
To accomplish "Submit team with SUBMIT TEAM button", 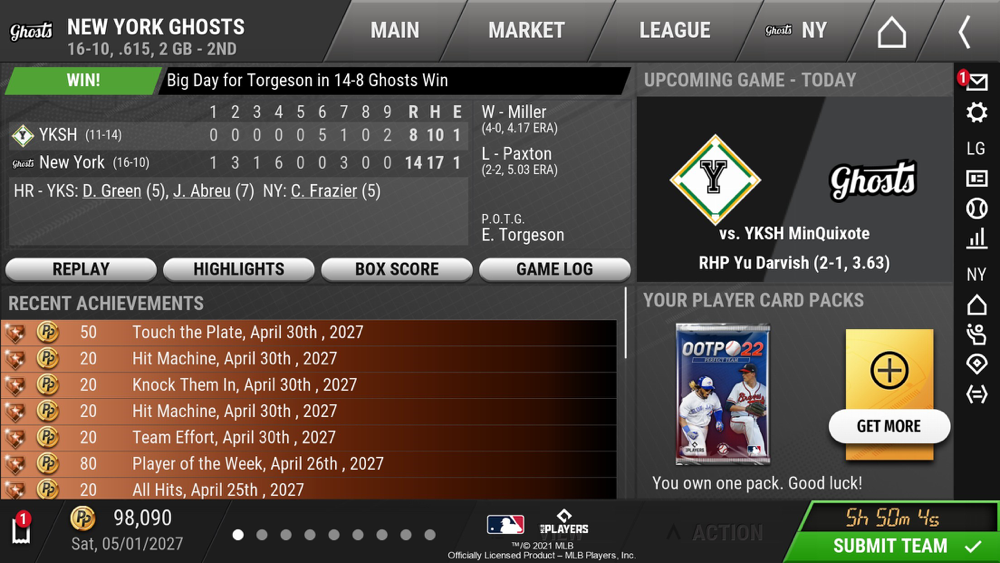I will tap(892, 546).
